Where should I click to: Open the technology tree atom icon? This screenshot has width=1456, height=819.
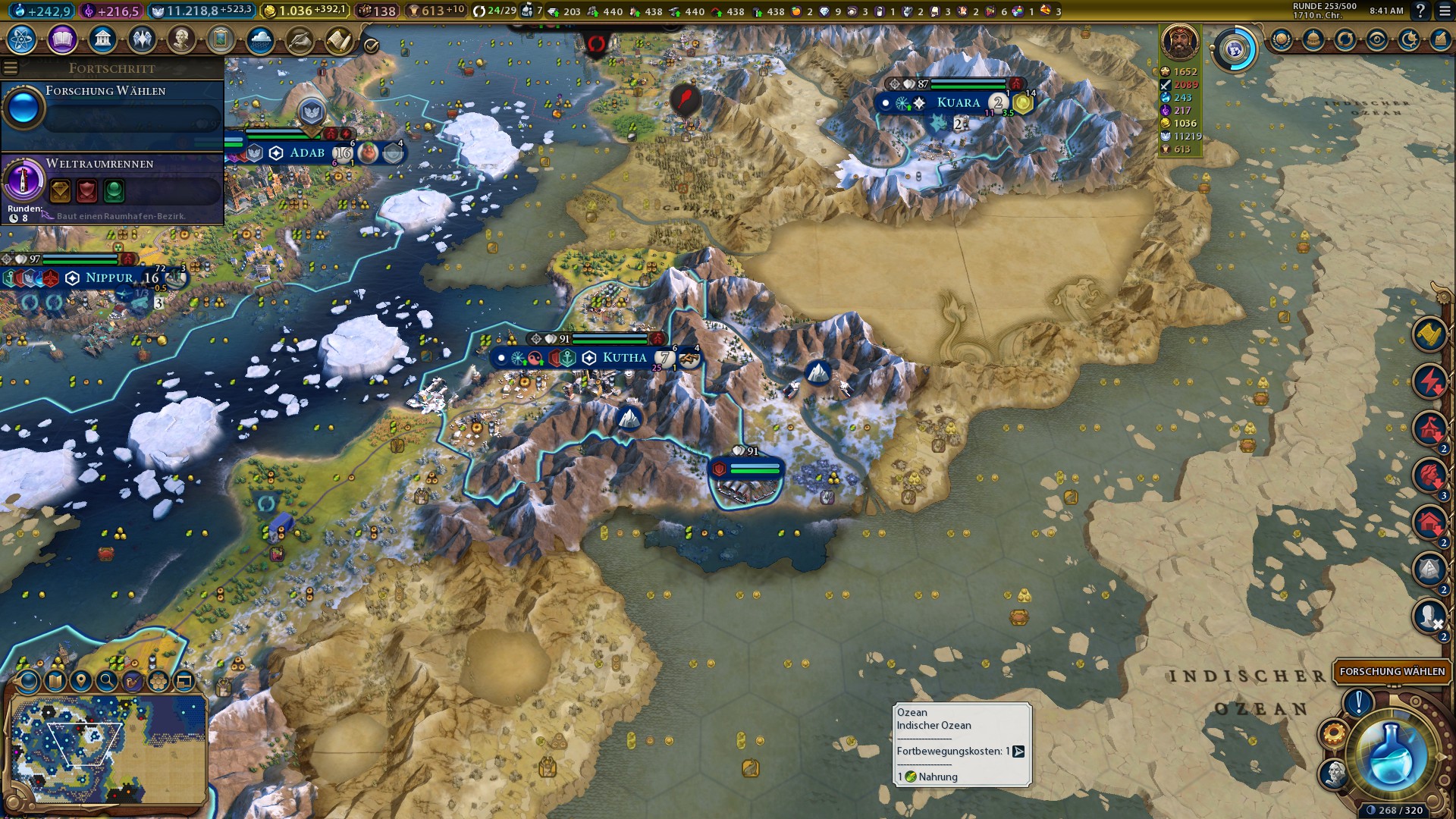click(22, 39)
